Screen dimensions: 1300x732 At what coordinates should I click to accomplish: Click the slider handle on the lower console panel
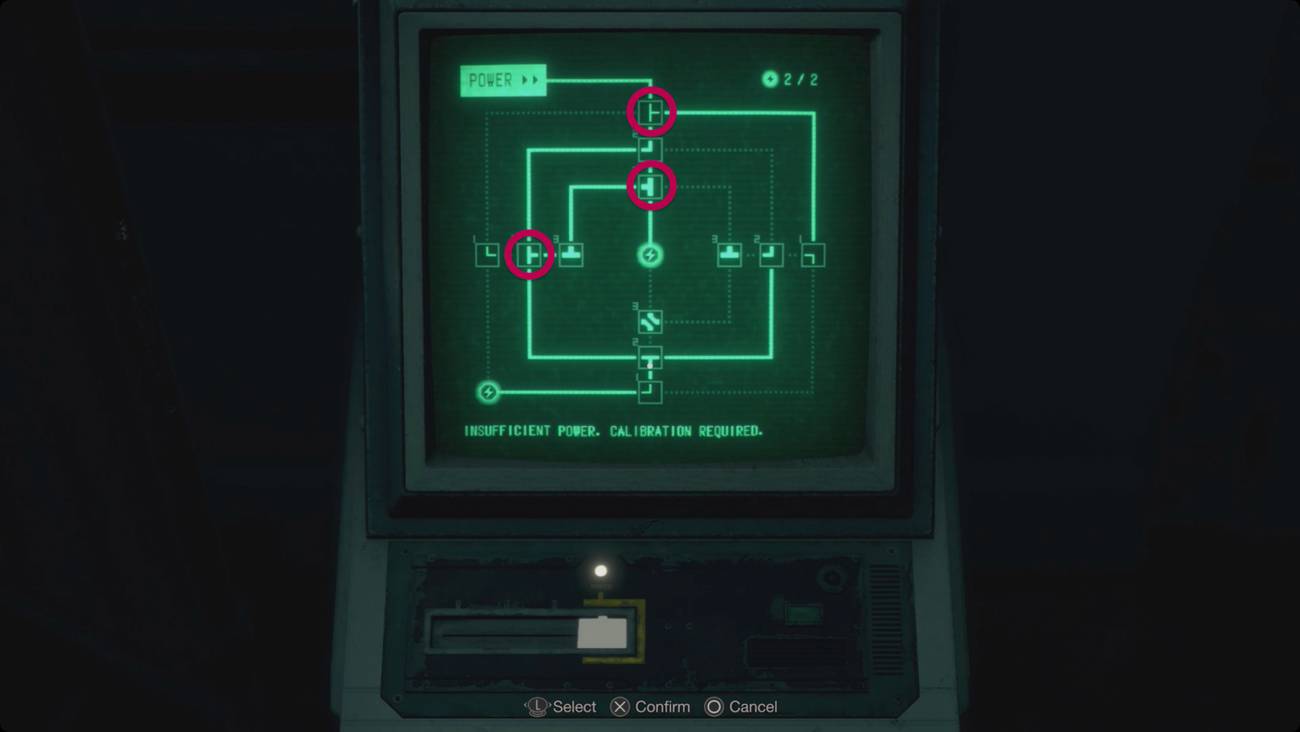(x=603, y=632)
